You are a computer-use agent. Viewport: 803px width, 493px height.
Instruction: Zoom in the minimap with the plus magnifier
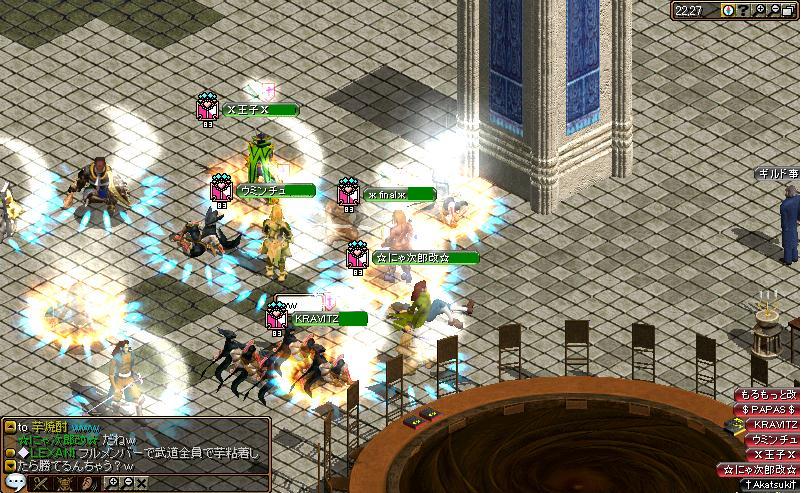pyautogui.click(x=758, y=9)
